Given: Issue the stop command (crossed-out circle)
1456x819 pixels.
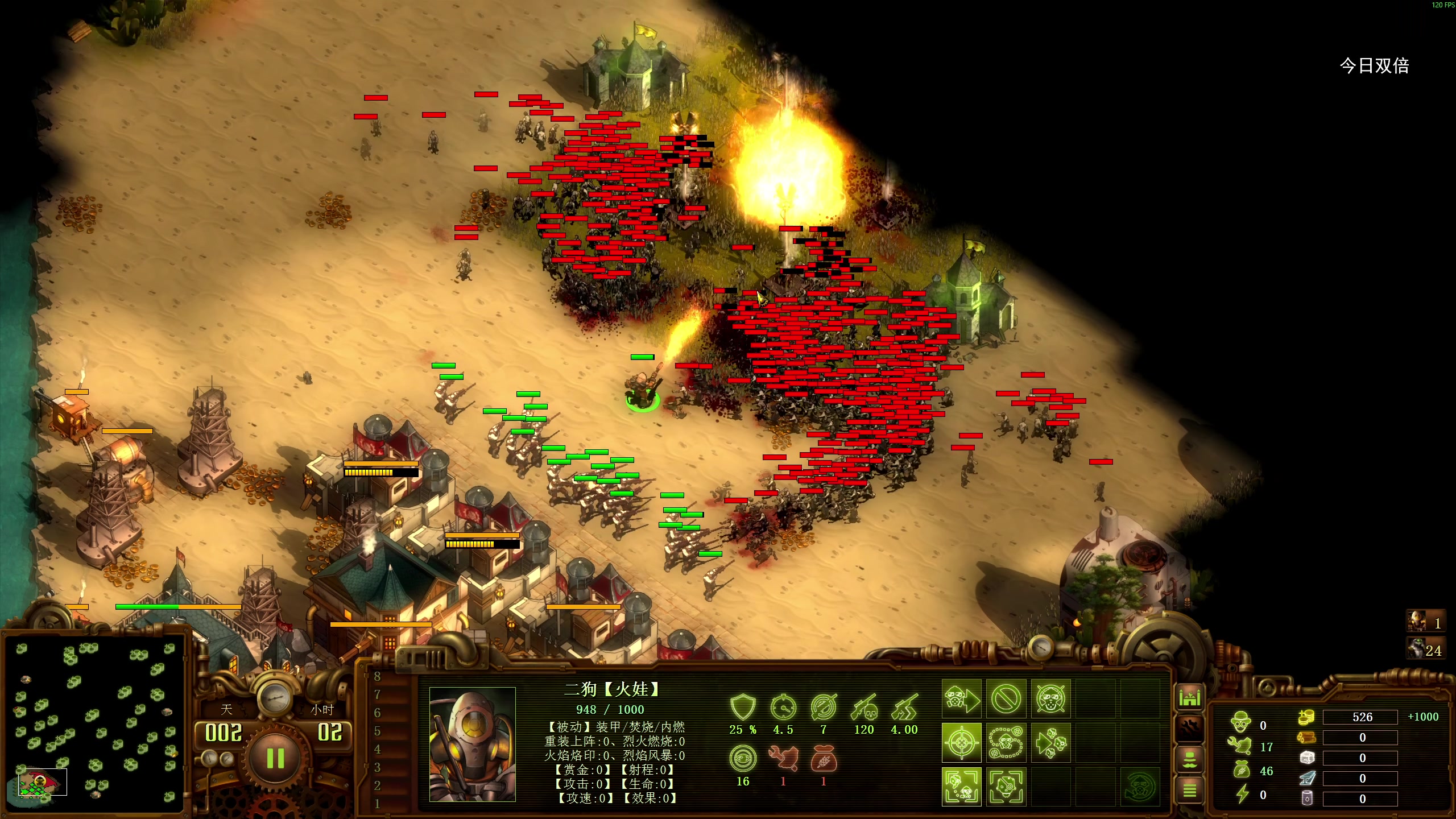Looking at the screenshot, I should click(x=1006, y=698).
